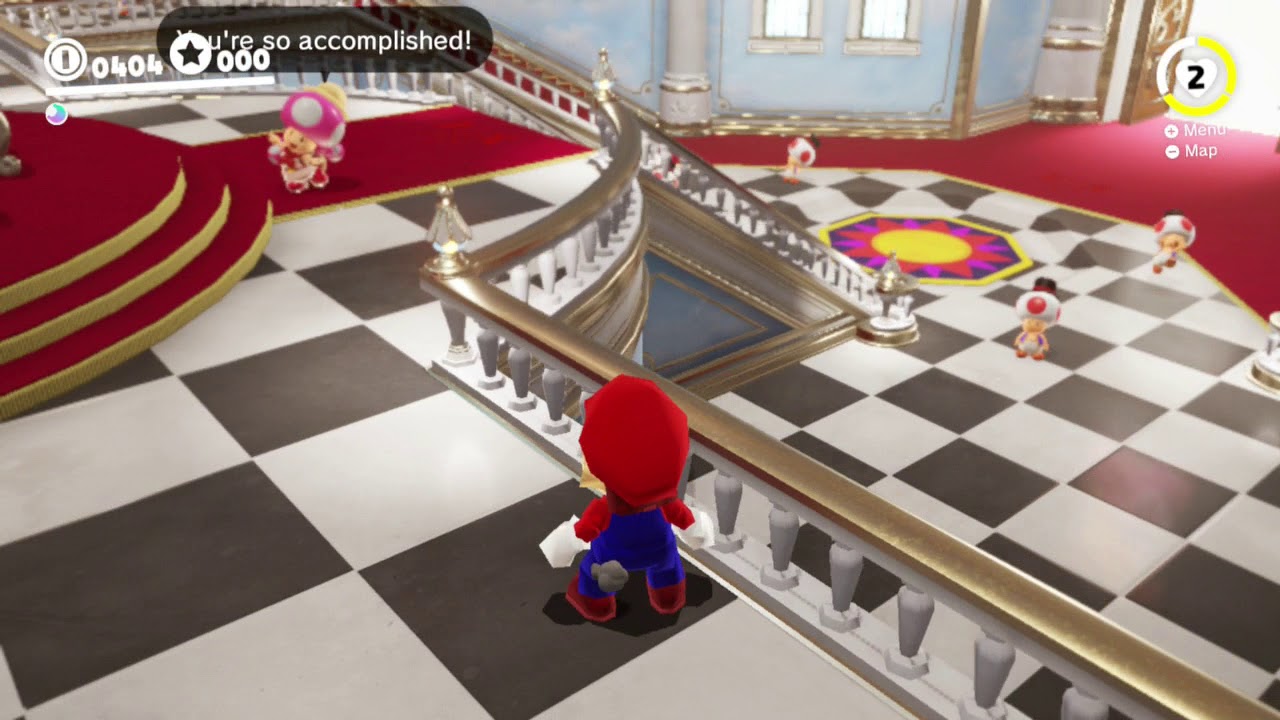Click the plus icon next to Menu
This screenshot has height=720, width=1280.
tap(1170, 129)
